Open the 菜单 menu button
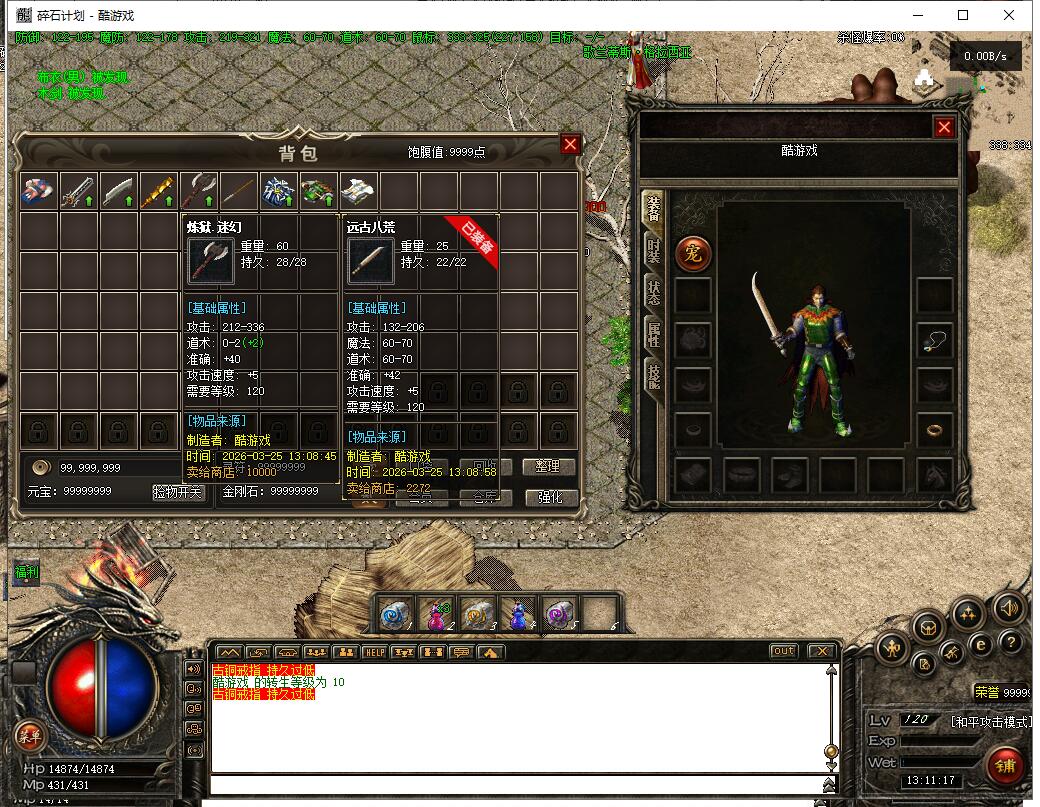Screen dimensions: 1040x807 tap(29, 736)
